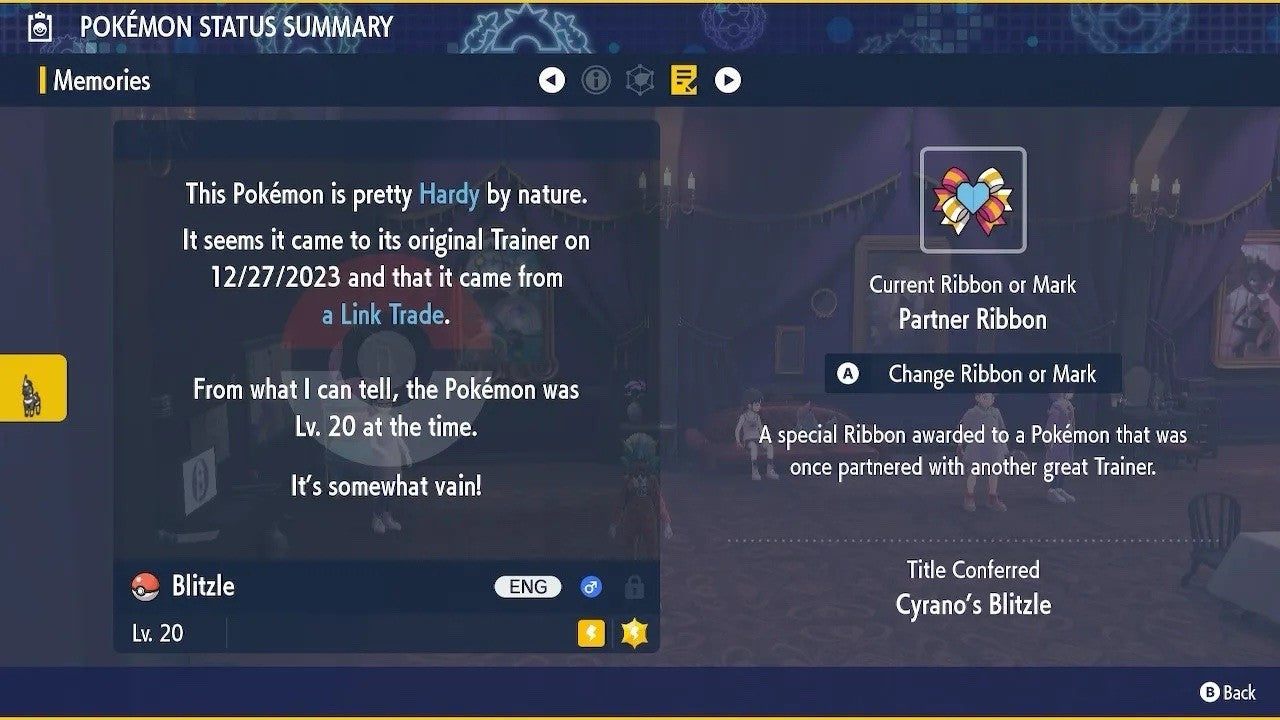
Task: Select the Blitzle party tab on left edge
Action: [32, 388]
